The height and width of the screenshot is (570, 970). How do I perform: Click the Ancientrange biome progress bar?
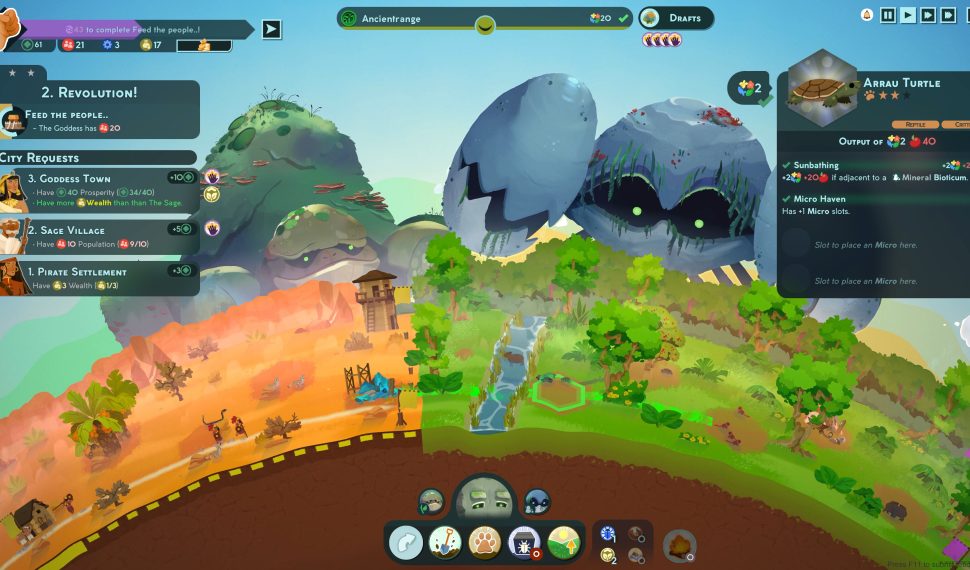485,18
